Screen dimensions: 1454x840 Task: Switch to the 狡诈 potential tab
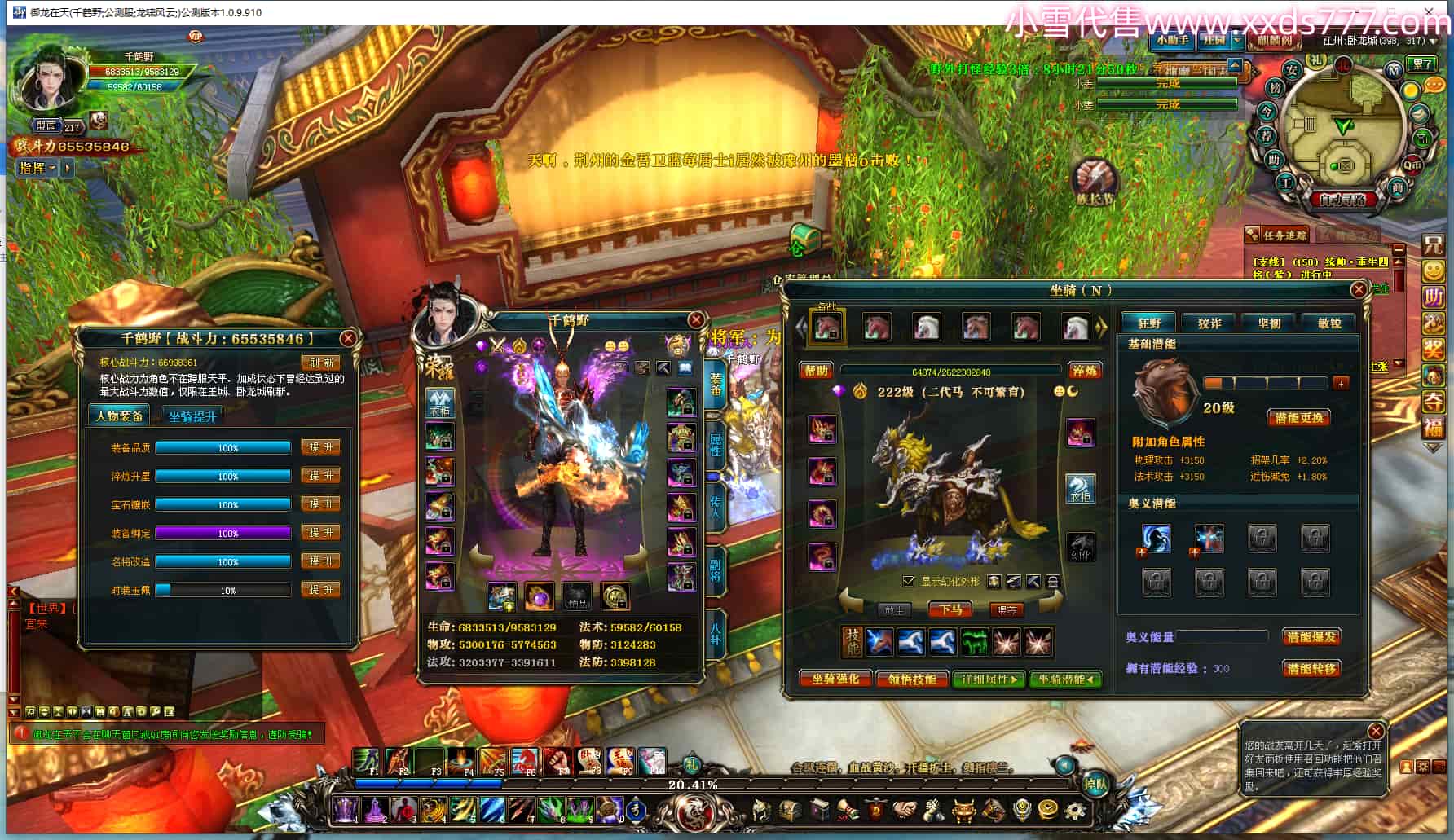pos(1209,323)
